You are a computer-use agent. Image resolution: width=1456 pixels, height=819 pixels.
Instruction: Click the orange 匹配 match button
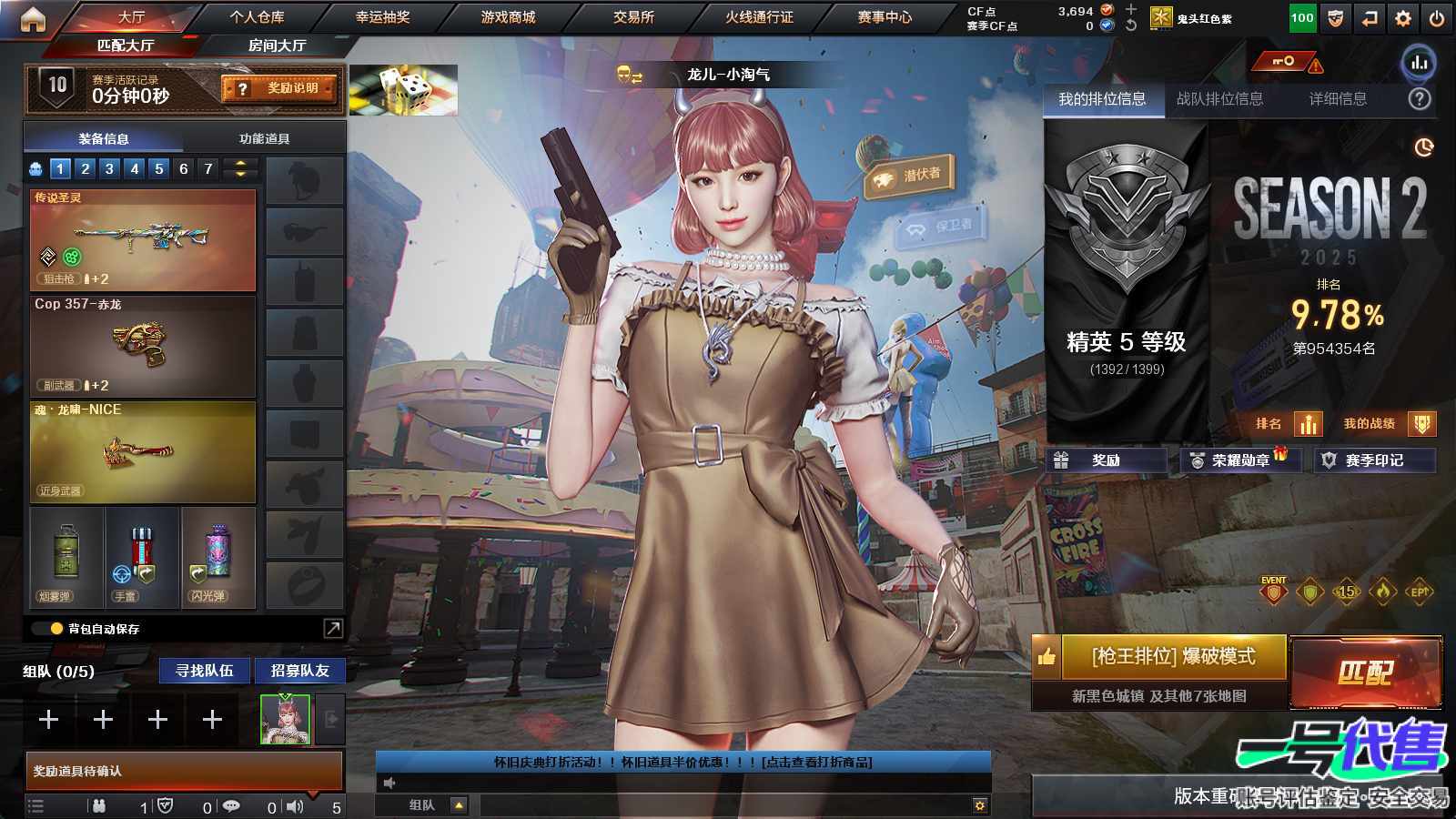1367,673
